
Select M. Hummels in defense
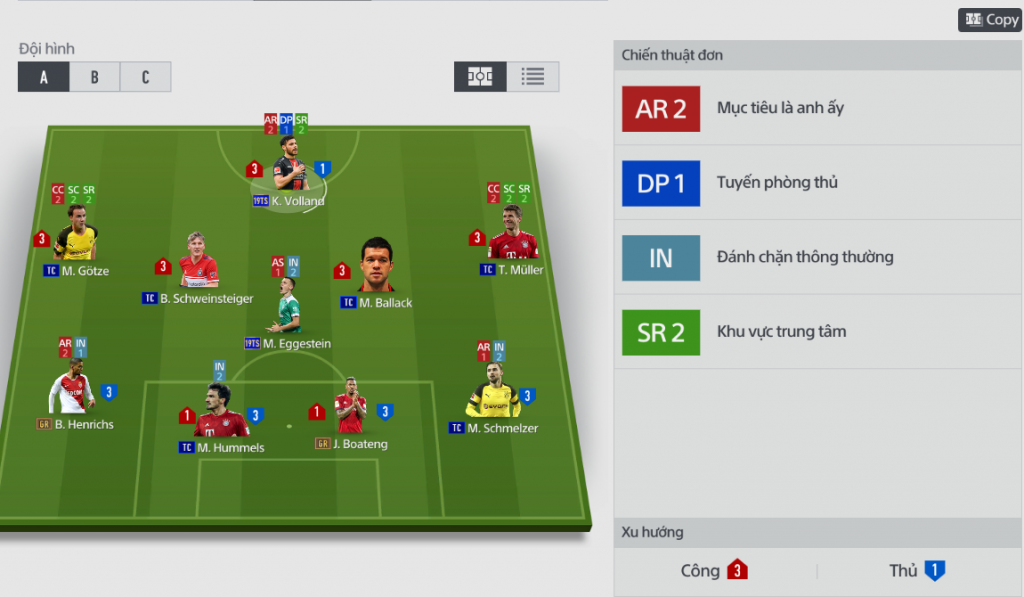click(221, 413)
